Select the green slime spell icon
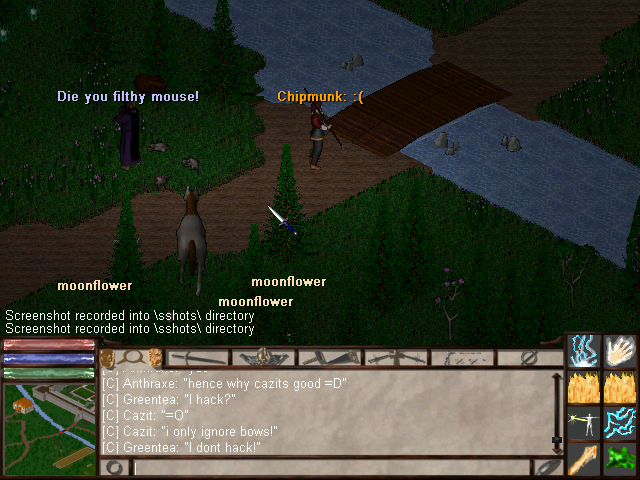640x480 pixels. 620,458
